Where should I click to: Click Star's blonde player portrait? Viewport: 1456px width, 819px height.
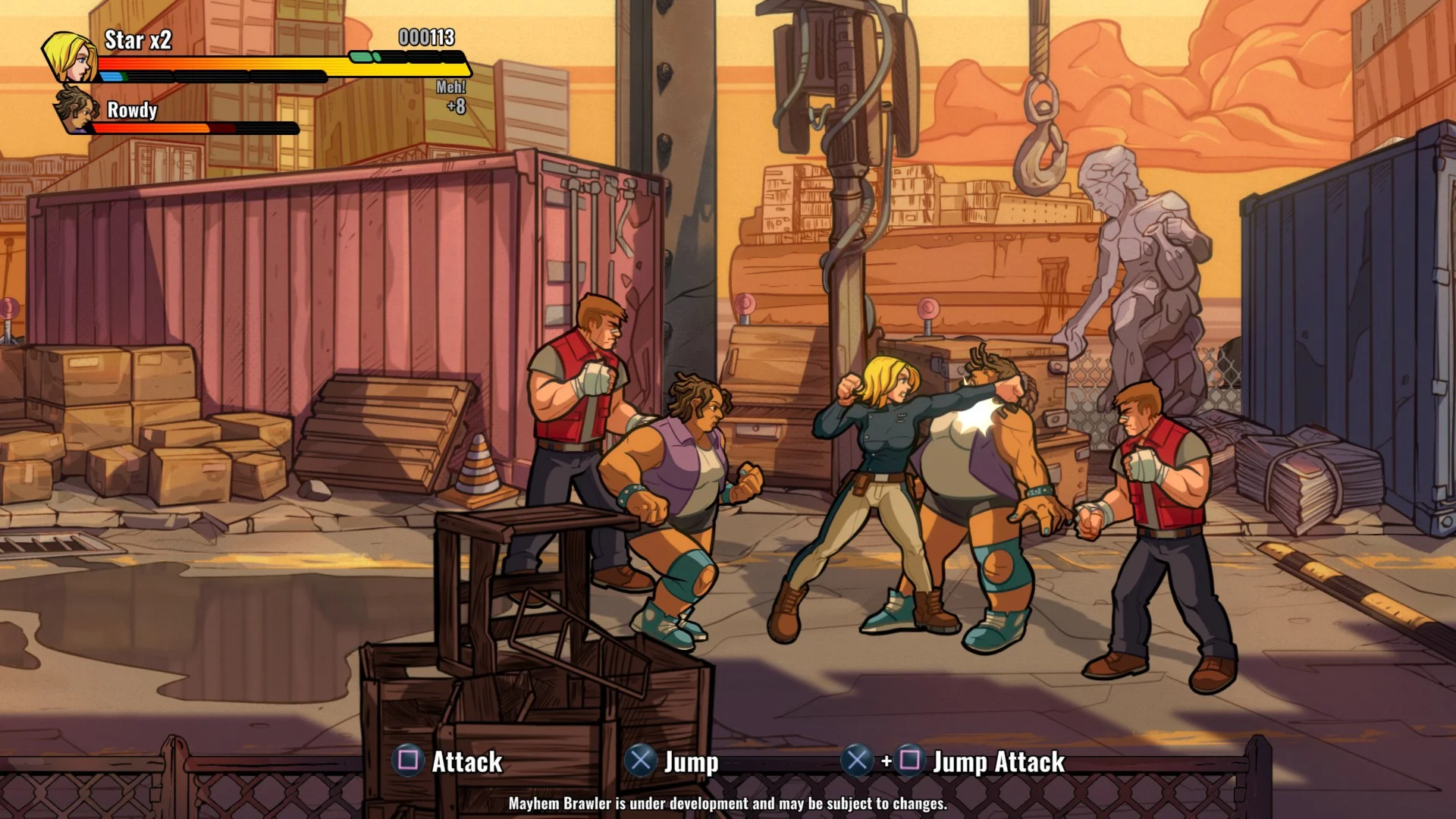coord(70,57)
